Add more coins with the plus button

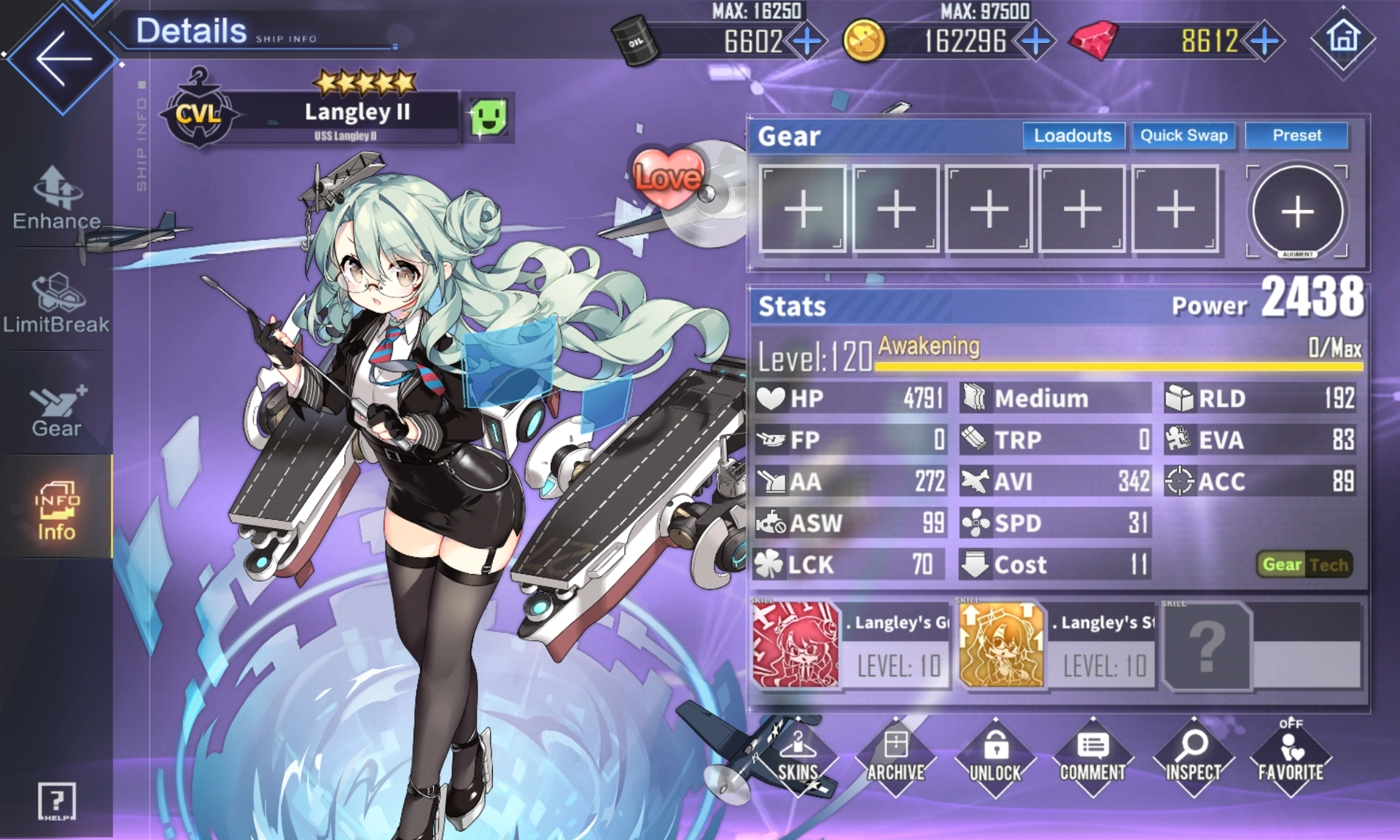[x=1035, y=42]
